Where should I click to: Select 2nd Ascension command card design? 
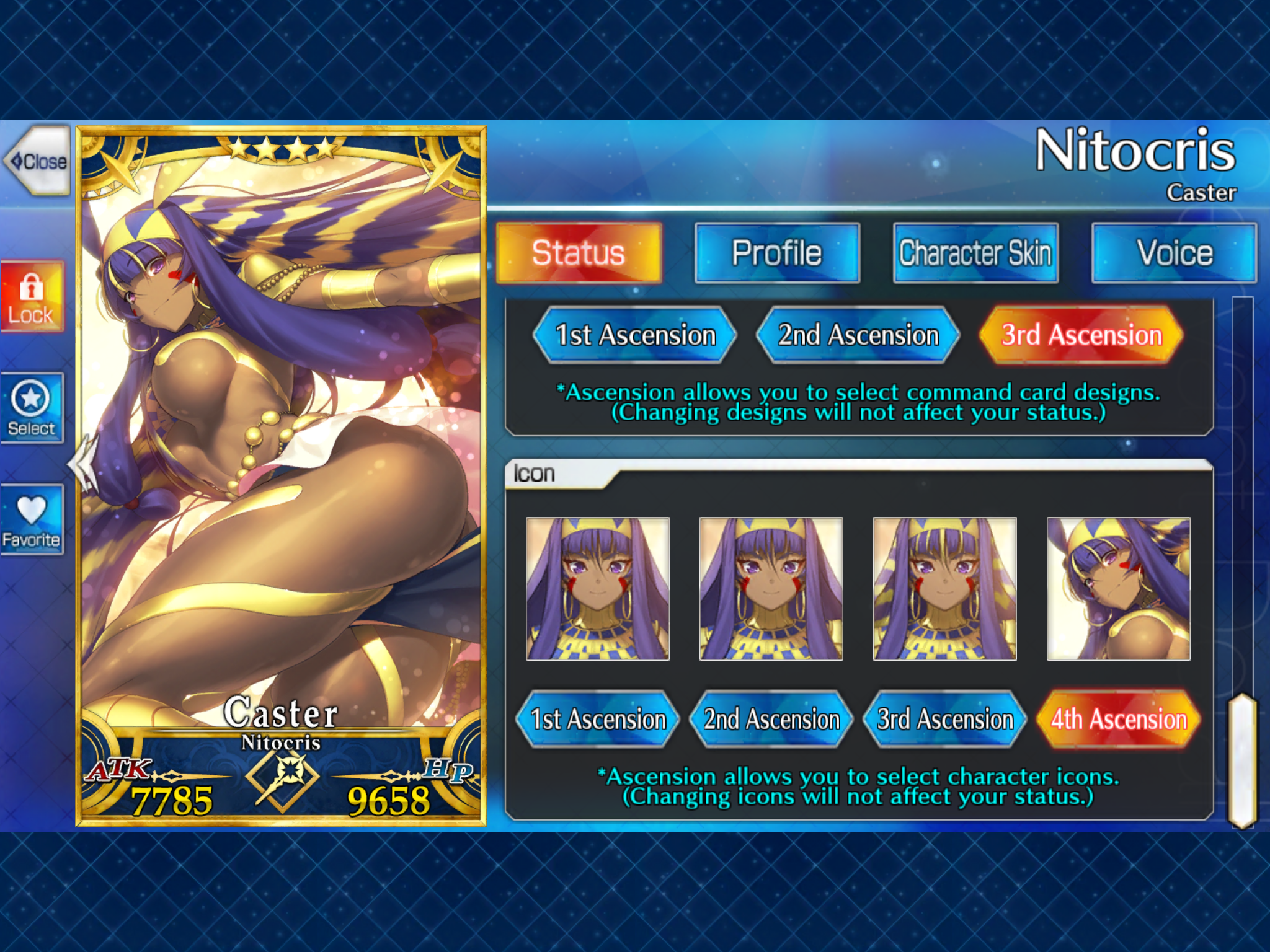click(x=858, y=335)
